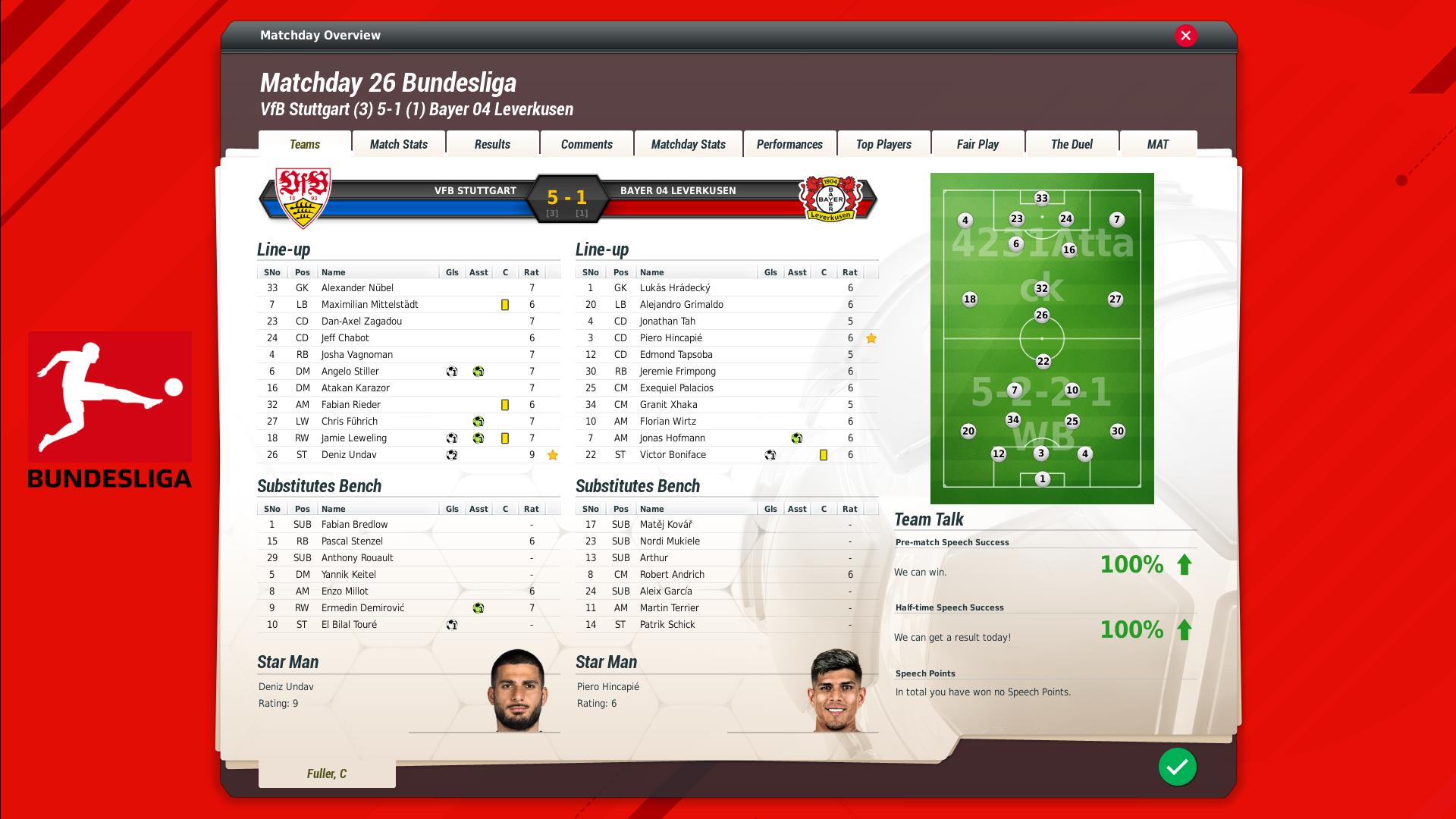The image size is (1456, 819).
Task: Switch to the Match Stats tab
Action: click(x=399, y=144)
